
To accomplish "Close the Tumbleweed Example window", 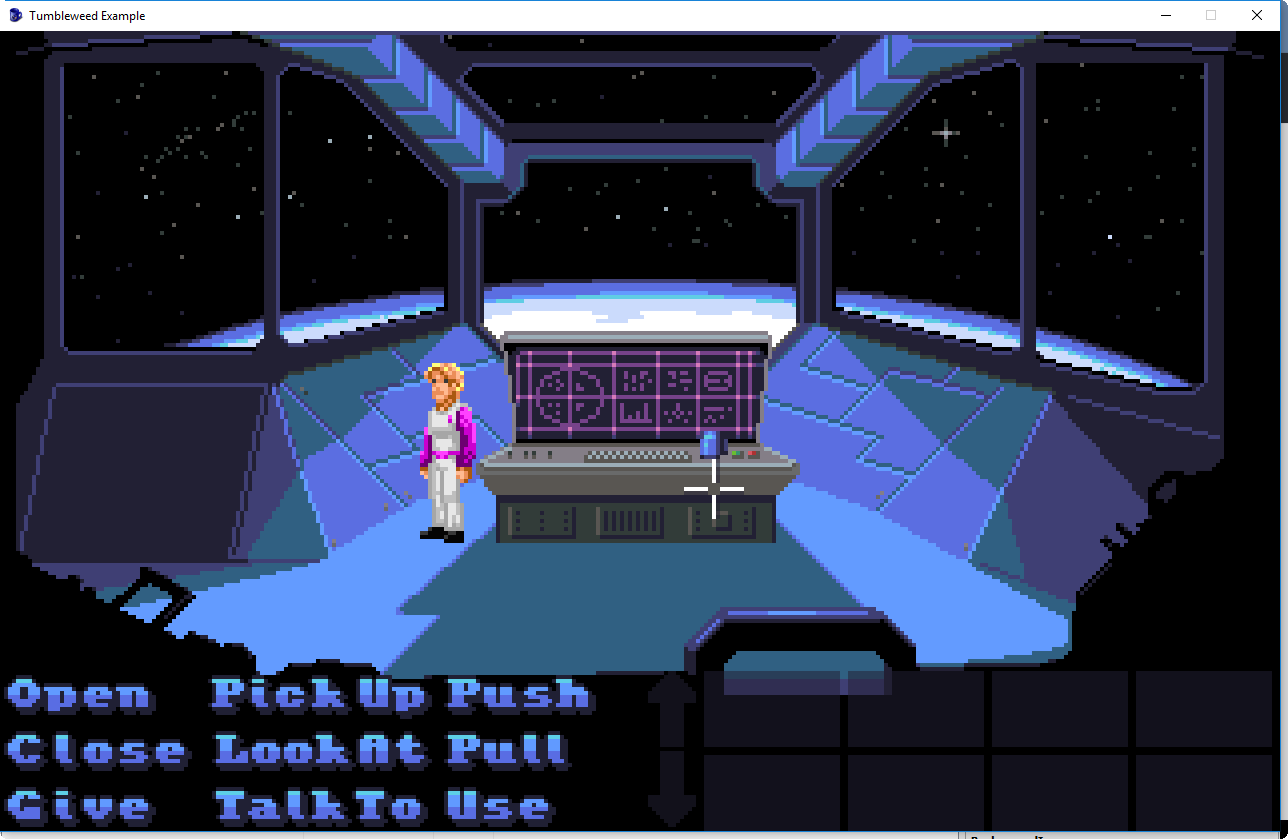I will 1257,15.
